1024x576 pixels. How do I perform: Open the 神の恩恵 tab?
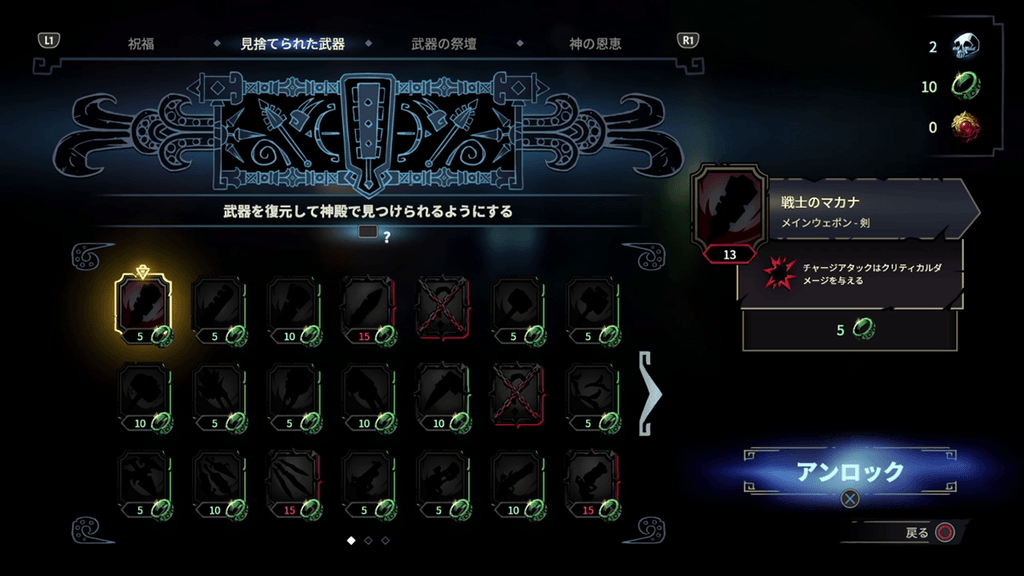coord(595,44)
